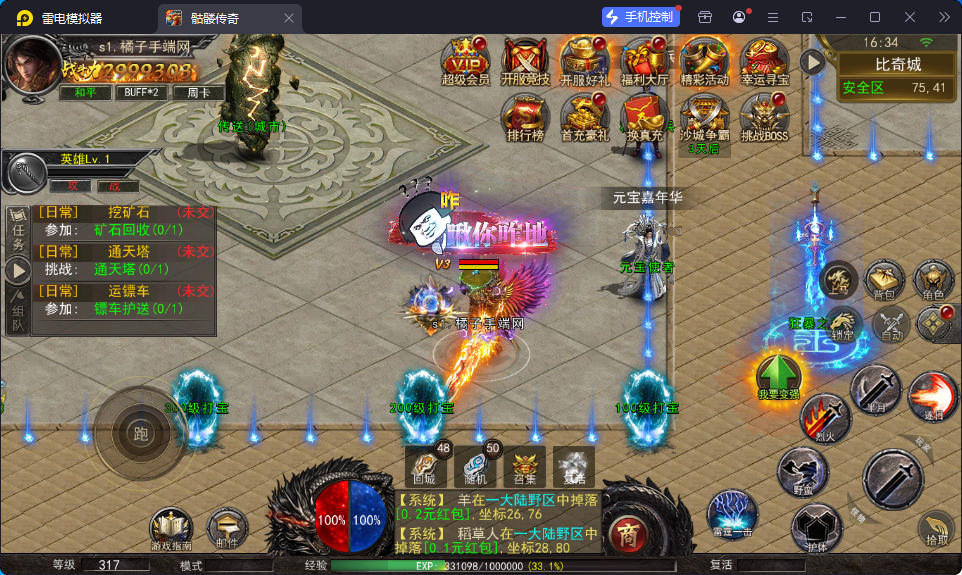Tap the 拾取 pickup button
The height and width of the screenshot is (575, 962).
click(936, 529)
